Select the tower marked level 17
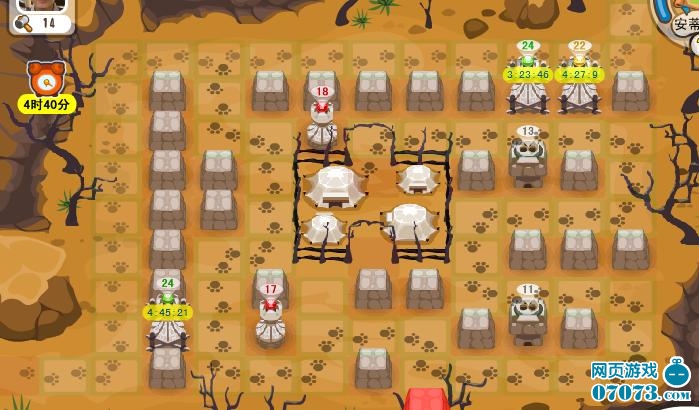The image size is (699, 410). tap(270, 319)
